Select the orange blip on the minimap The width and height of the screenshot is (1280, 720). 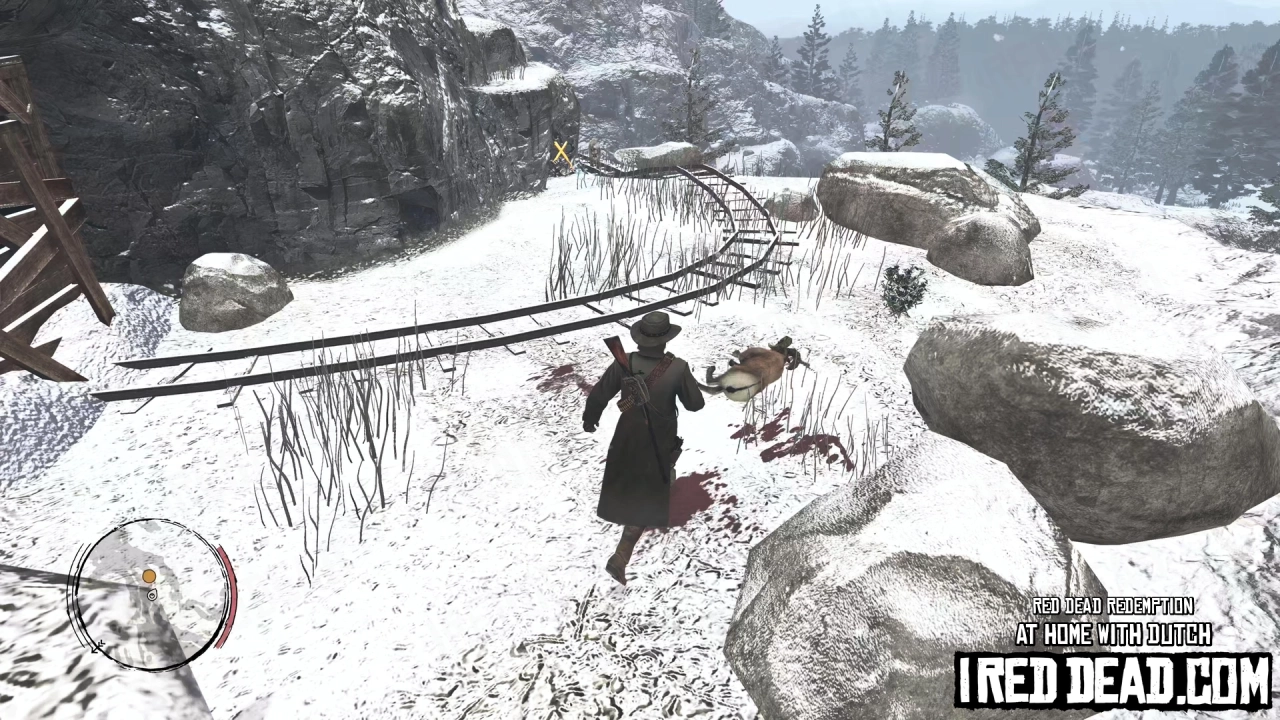click(x=150, y=576)
